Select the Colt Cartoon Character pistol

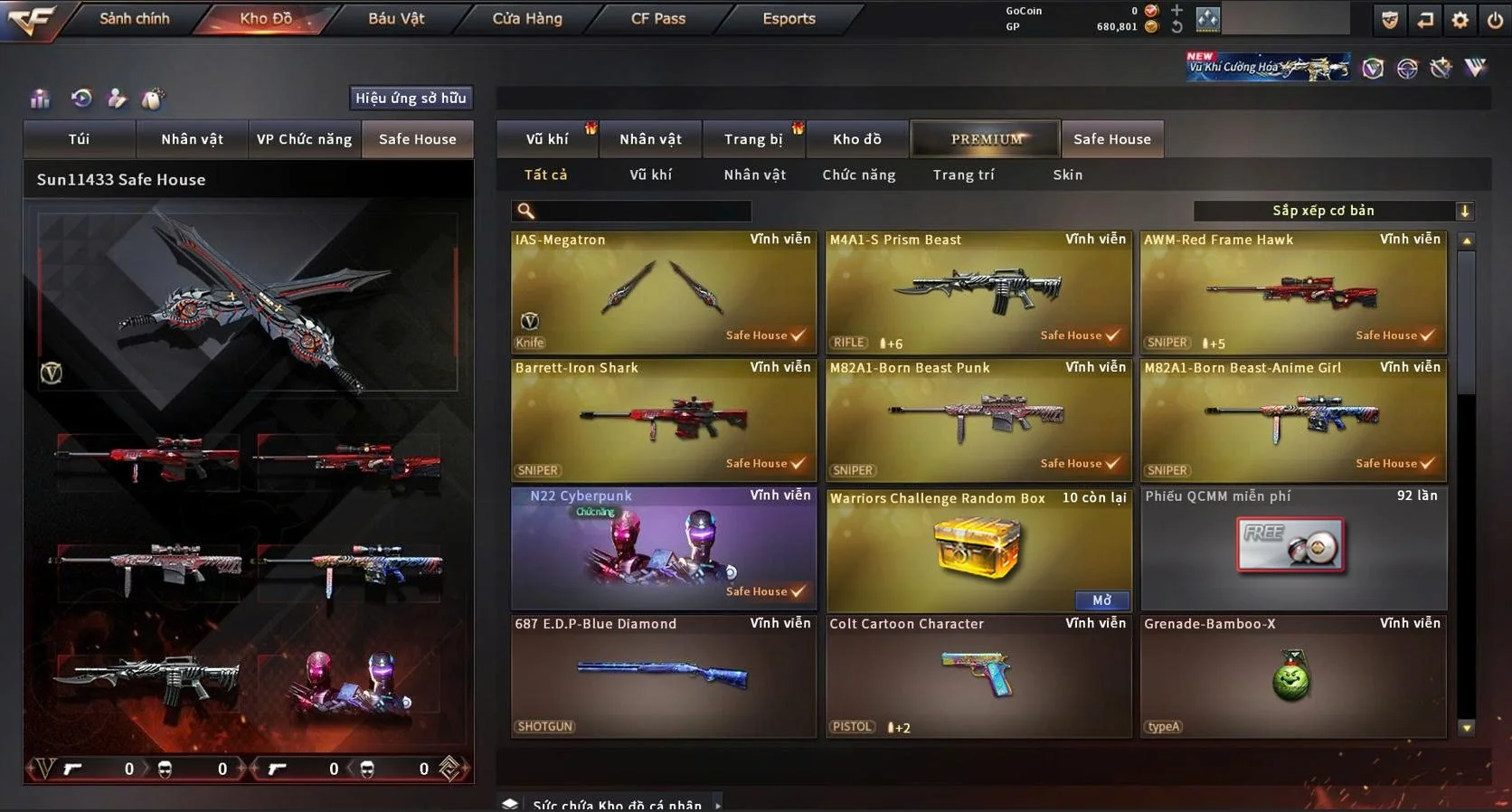point(978,675)
